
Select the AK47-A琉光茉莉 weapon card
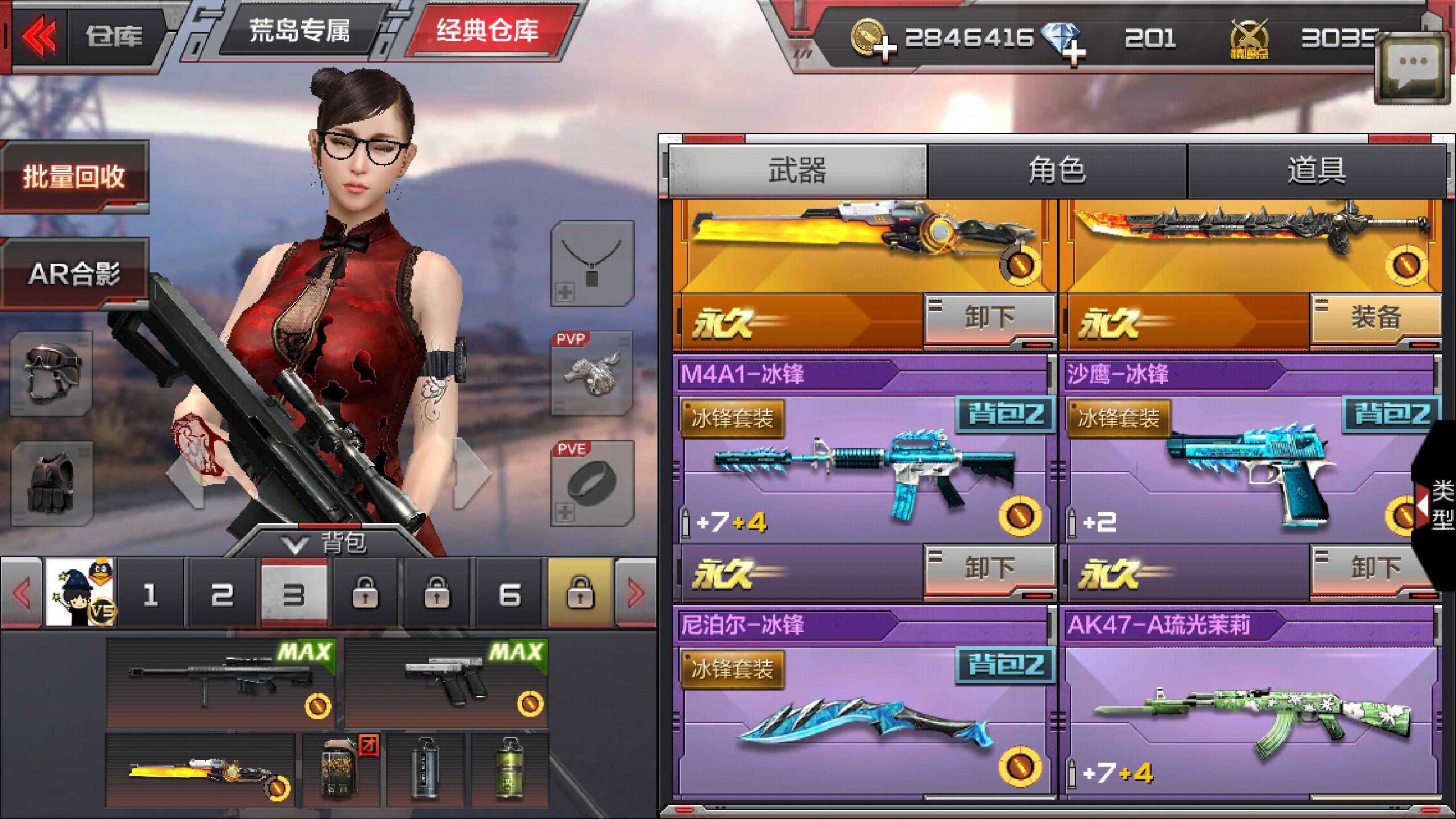point(1248,711)
